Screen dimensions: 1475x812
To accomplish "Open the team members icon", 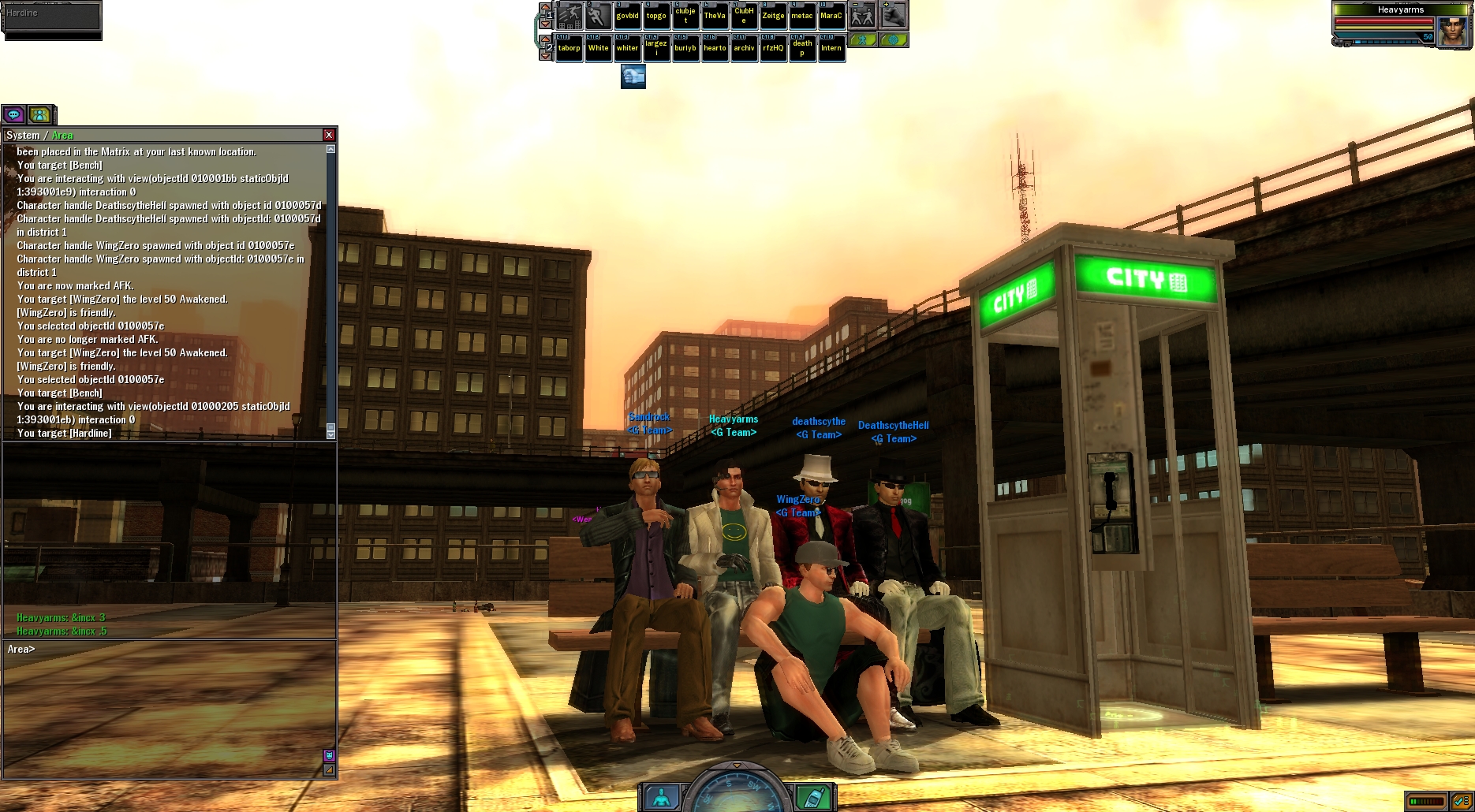I will point(39,115).
